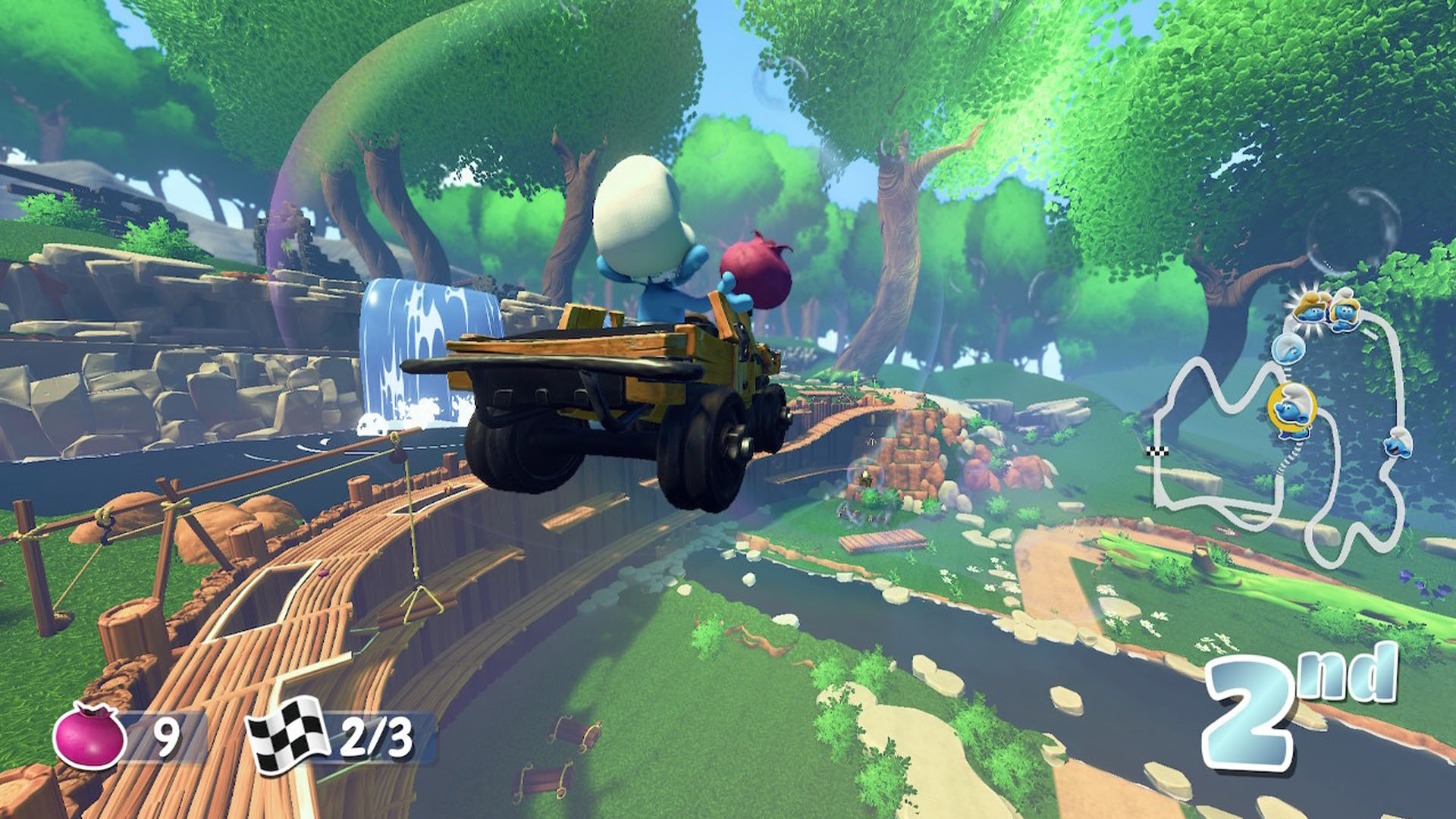The width and height of the screenshot is (1456, 819).
Task: Click the checkered finish line marker on minimap
Action: [x=1159, y=452]
